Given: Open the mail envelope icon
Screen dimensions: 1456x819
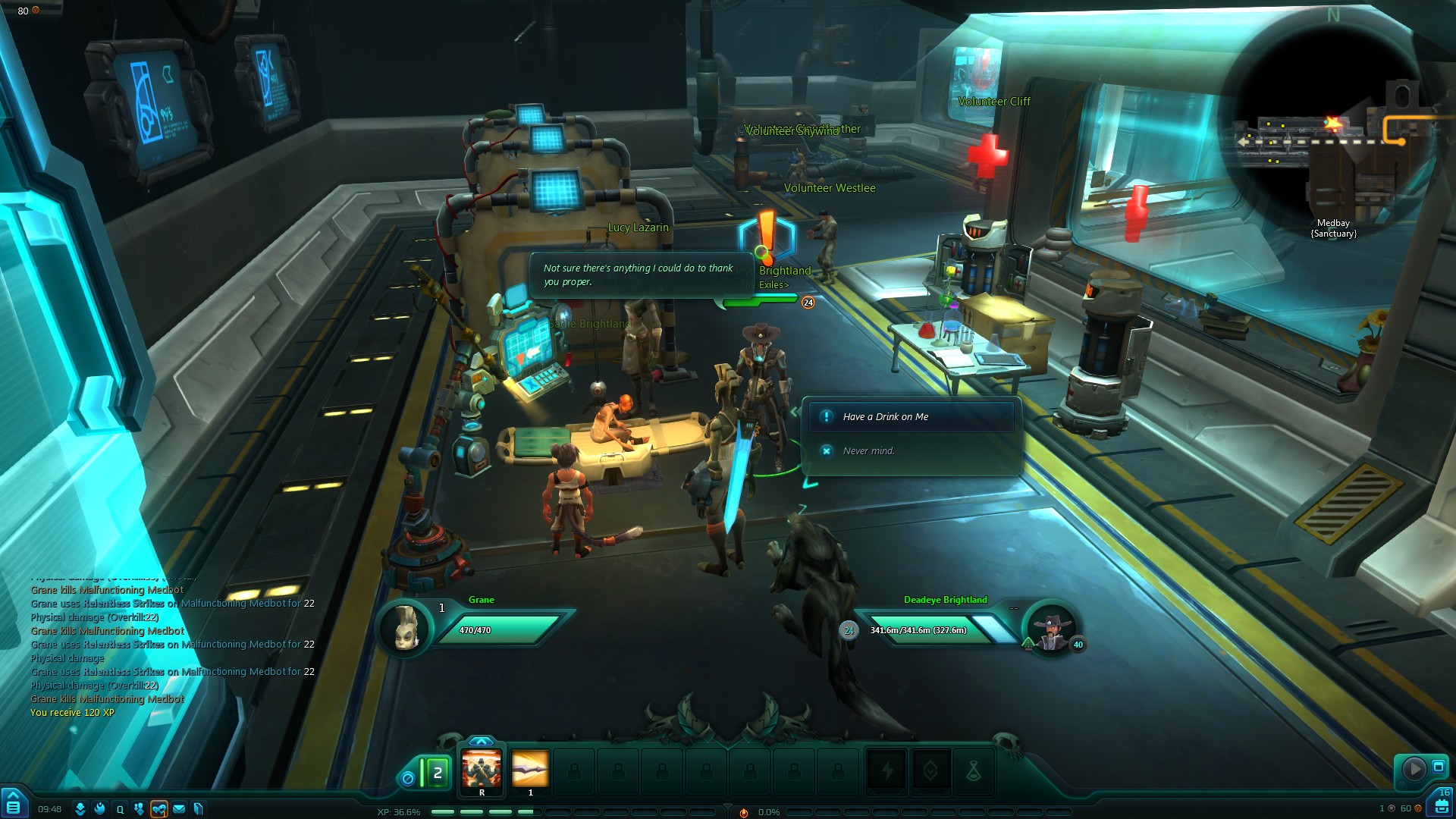Looking at the screenshot, I should tap(179, 809).
